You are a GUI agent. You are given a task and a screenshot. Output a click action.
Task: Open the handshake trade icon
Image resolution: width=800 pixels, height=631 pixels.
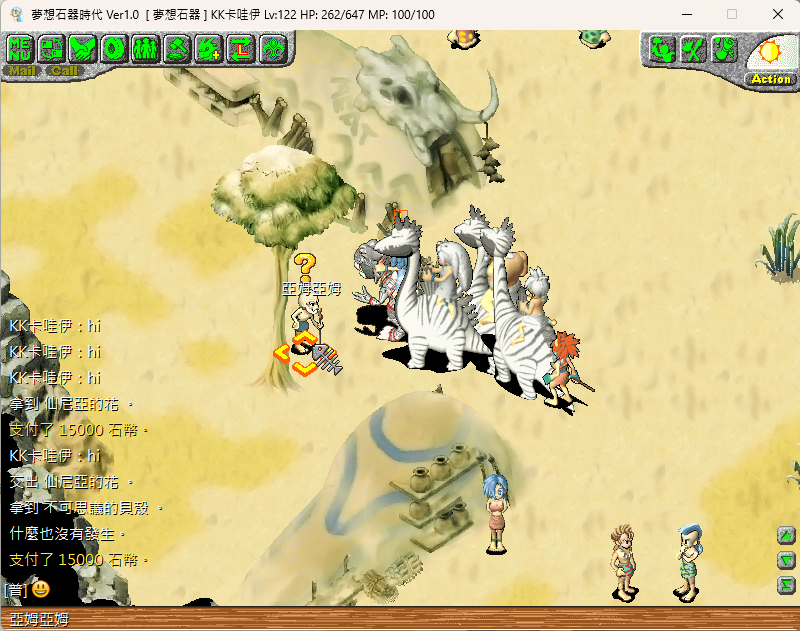pos(83,48)
